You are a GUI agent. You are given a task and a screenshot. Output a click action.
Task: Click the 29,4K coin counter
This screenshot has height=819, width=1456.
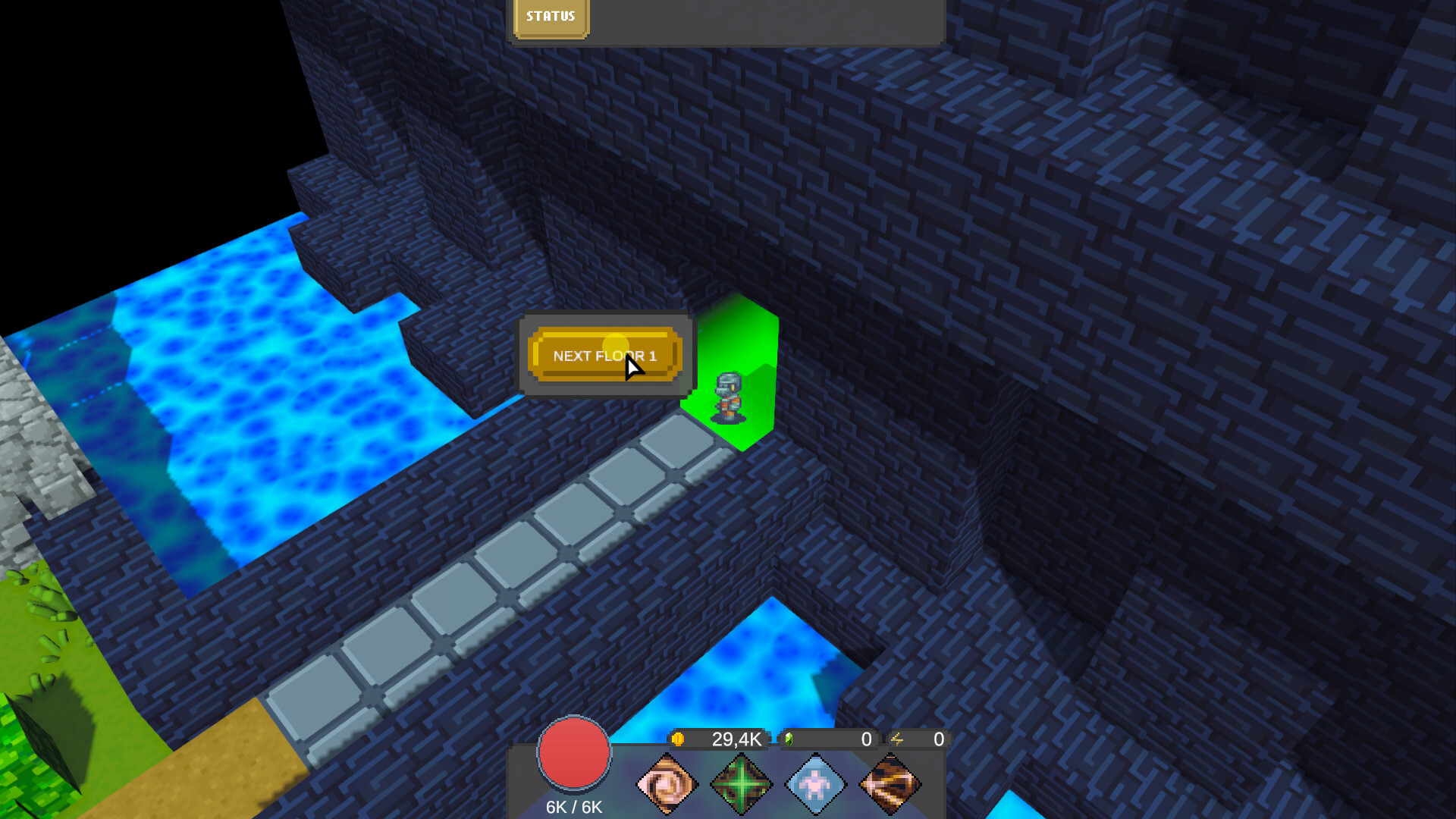tap(734, 739)
